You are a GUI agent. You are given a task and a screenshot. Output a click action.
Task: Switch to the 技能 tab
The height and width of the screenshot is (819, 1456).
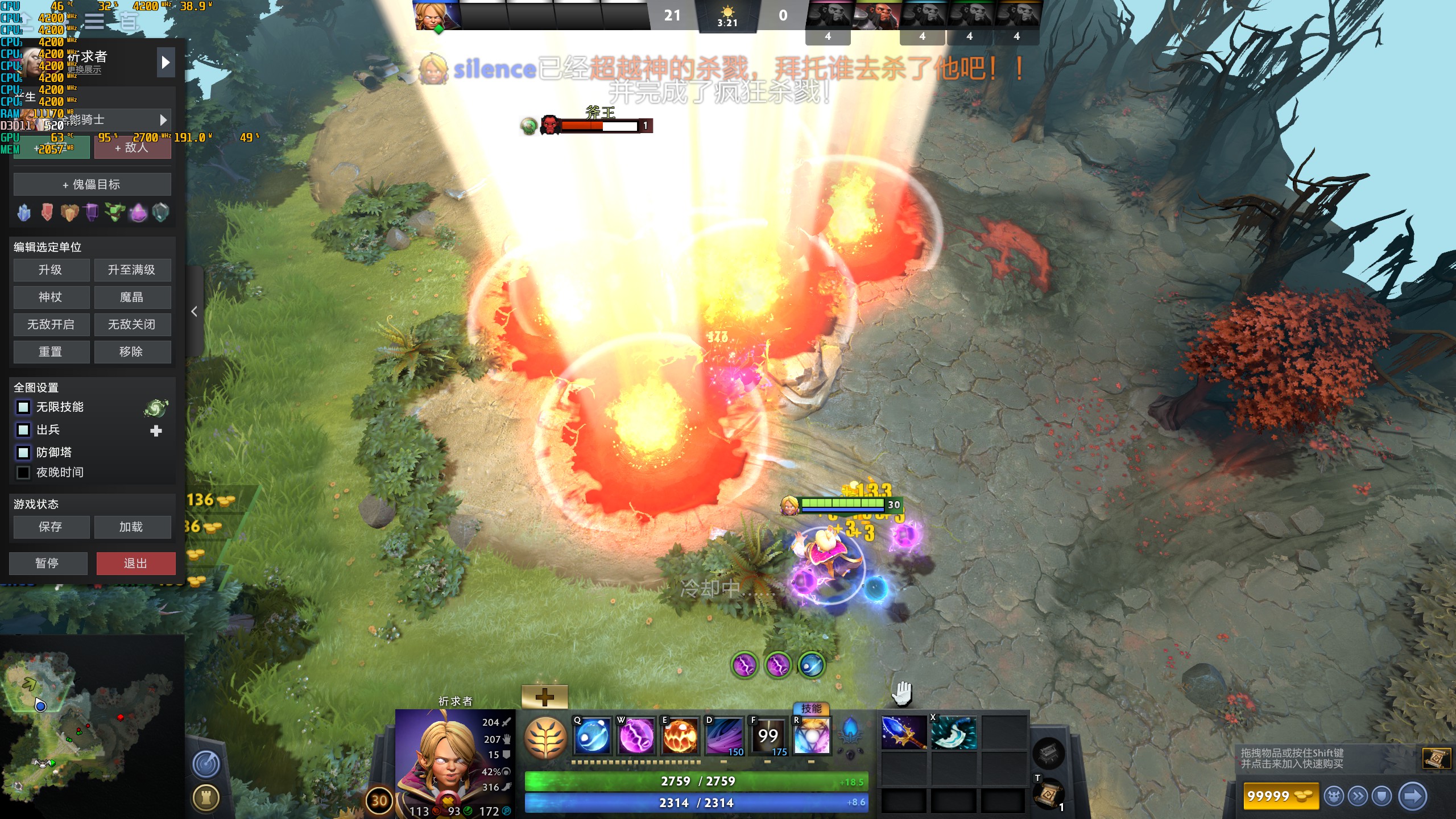812,709
